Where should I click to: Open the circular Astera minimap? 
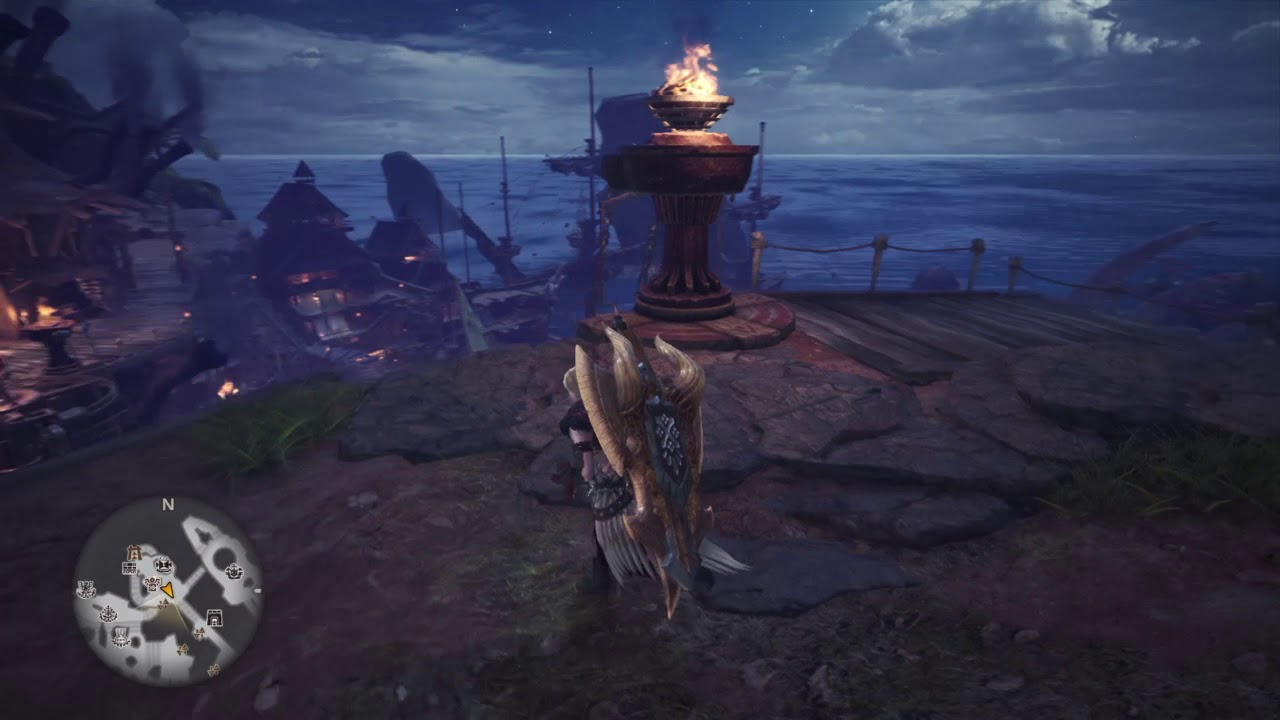point(168,592)
